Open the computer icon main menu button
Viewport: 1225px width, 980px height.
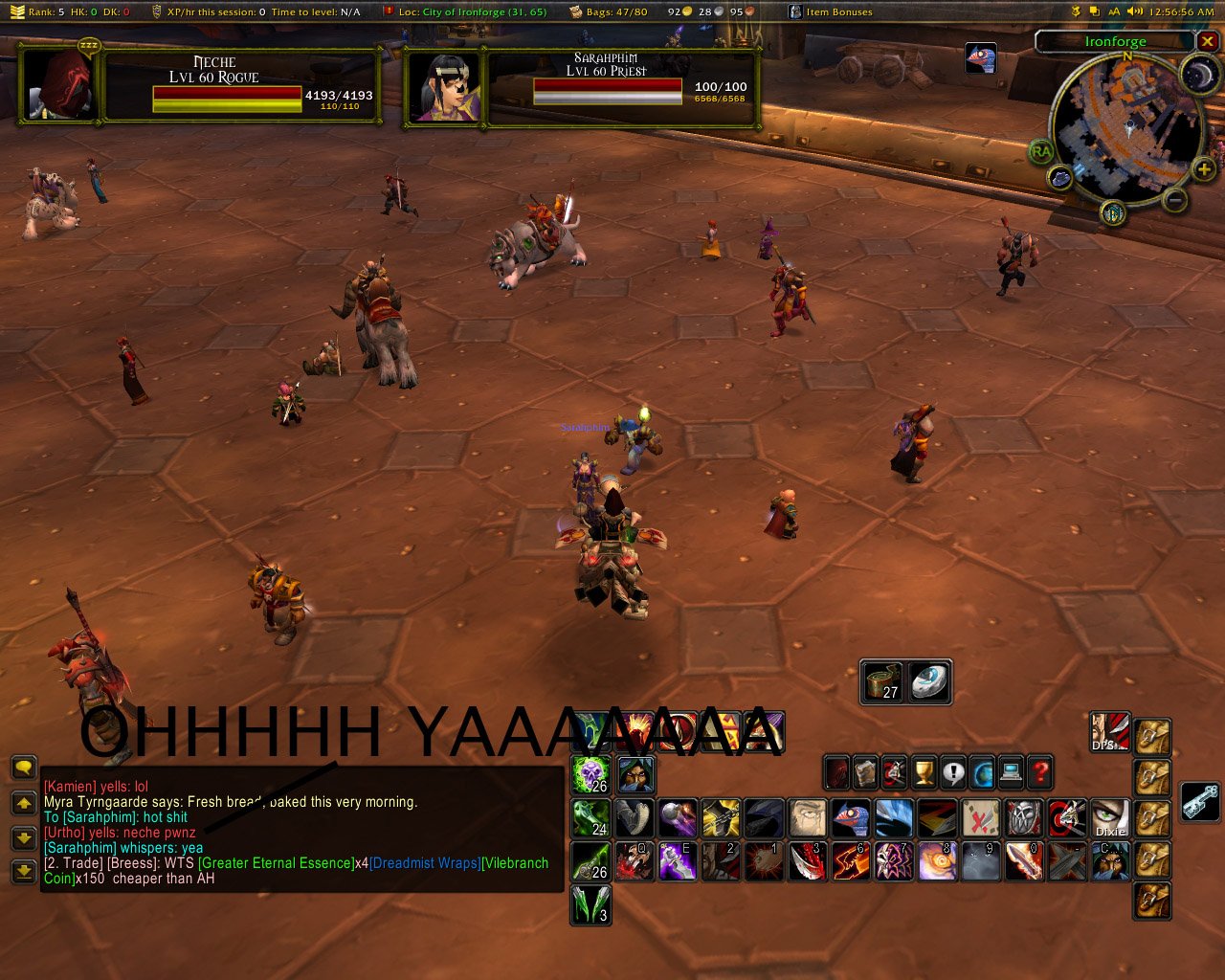pos(1011,771)
